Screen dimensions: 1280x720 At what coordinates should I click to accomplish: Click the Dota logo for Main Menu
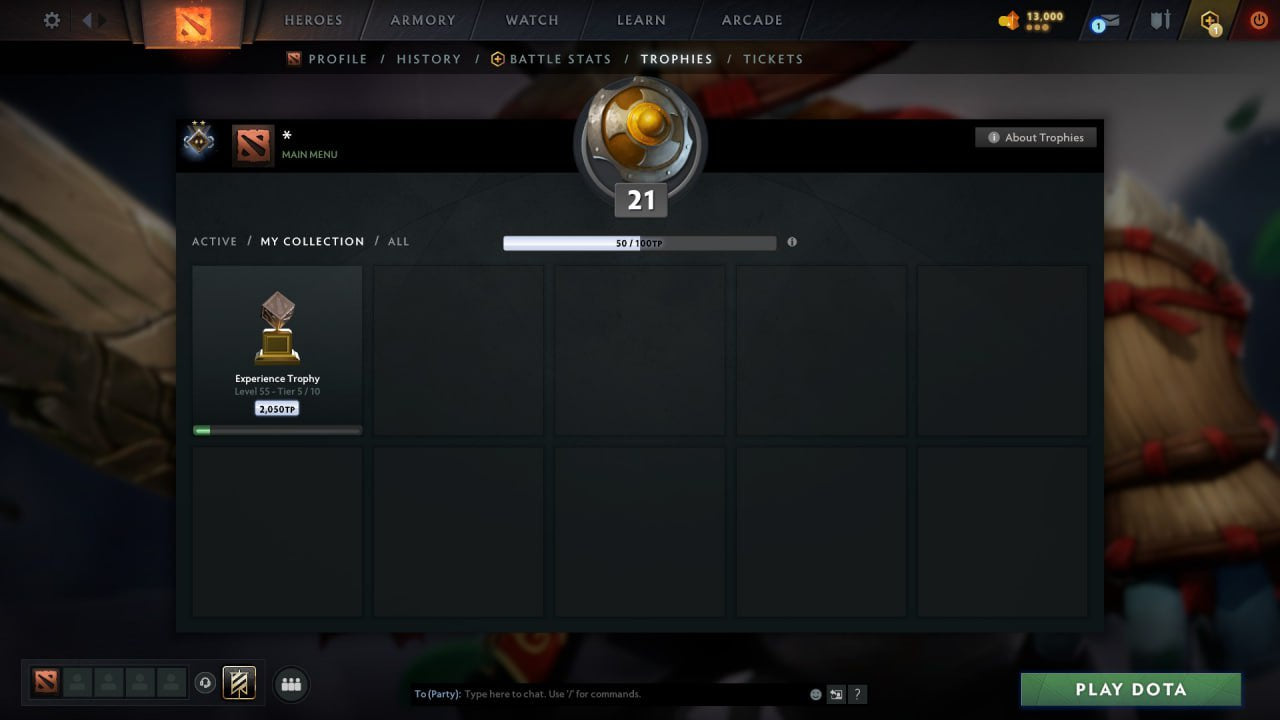coord(252,145)
